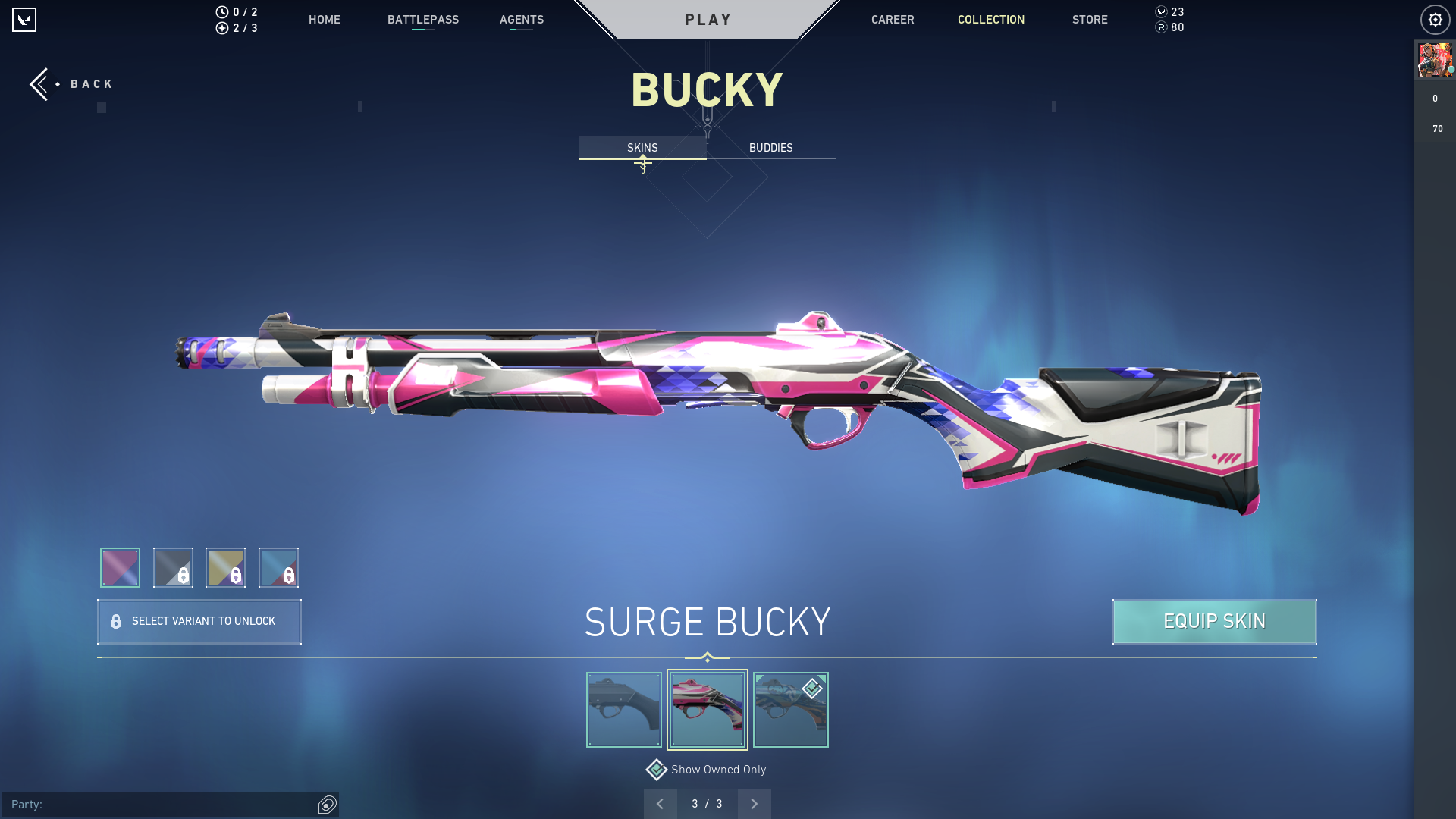Click the PLAY button

point(708,20)
